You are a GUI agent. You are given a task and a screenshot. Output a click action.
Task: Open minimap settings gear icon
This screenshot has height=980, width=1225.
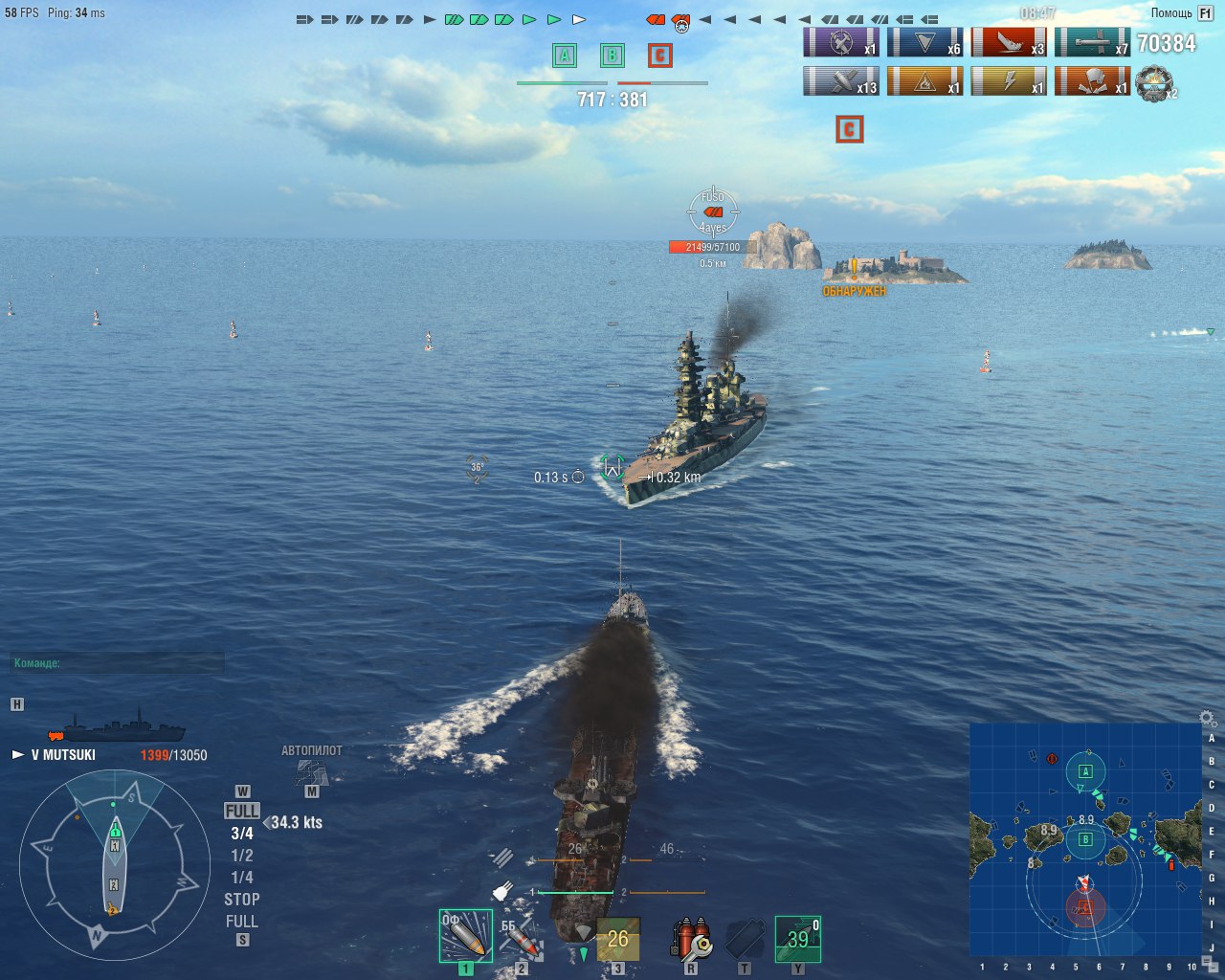coord(1208,718)
